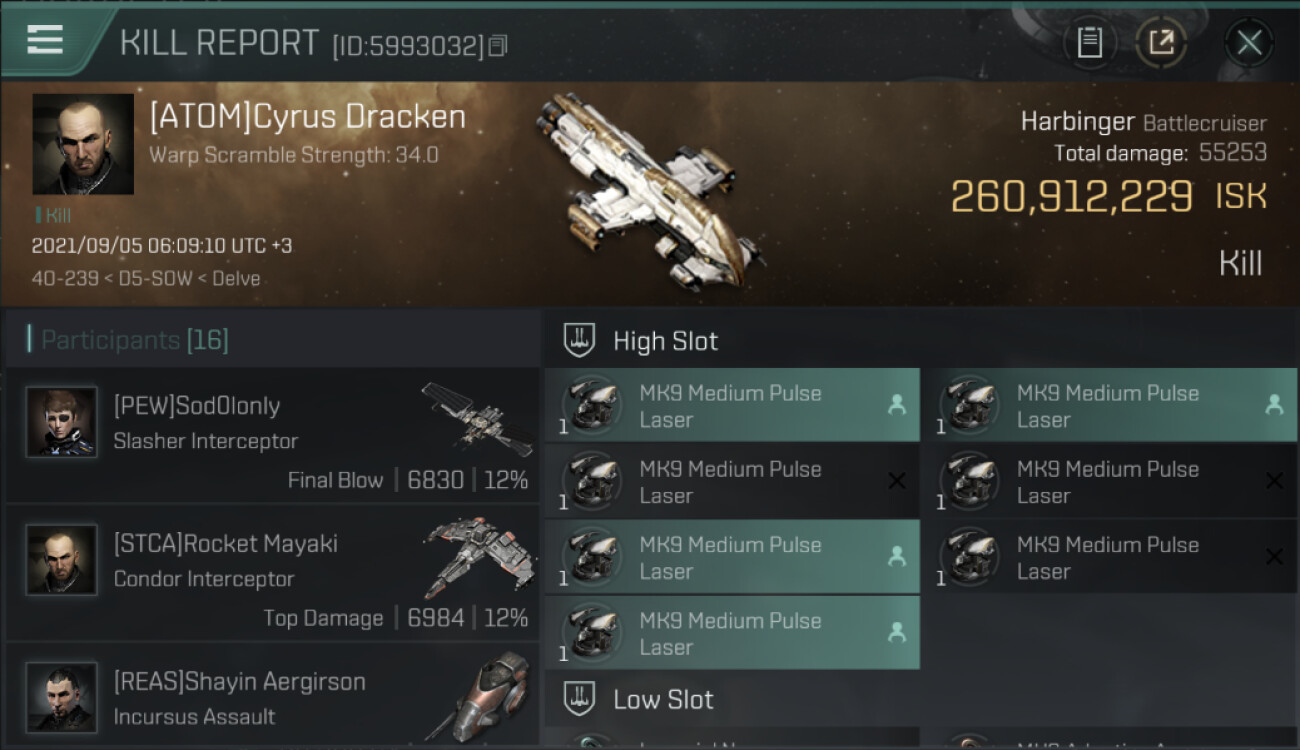Image resolution: width=1300 pixels, height=750 pixels.
Task: Open the hamburger menu
Action: (46, 40)
